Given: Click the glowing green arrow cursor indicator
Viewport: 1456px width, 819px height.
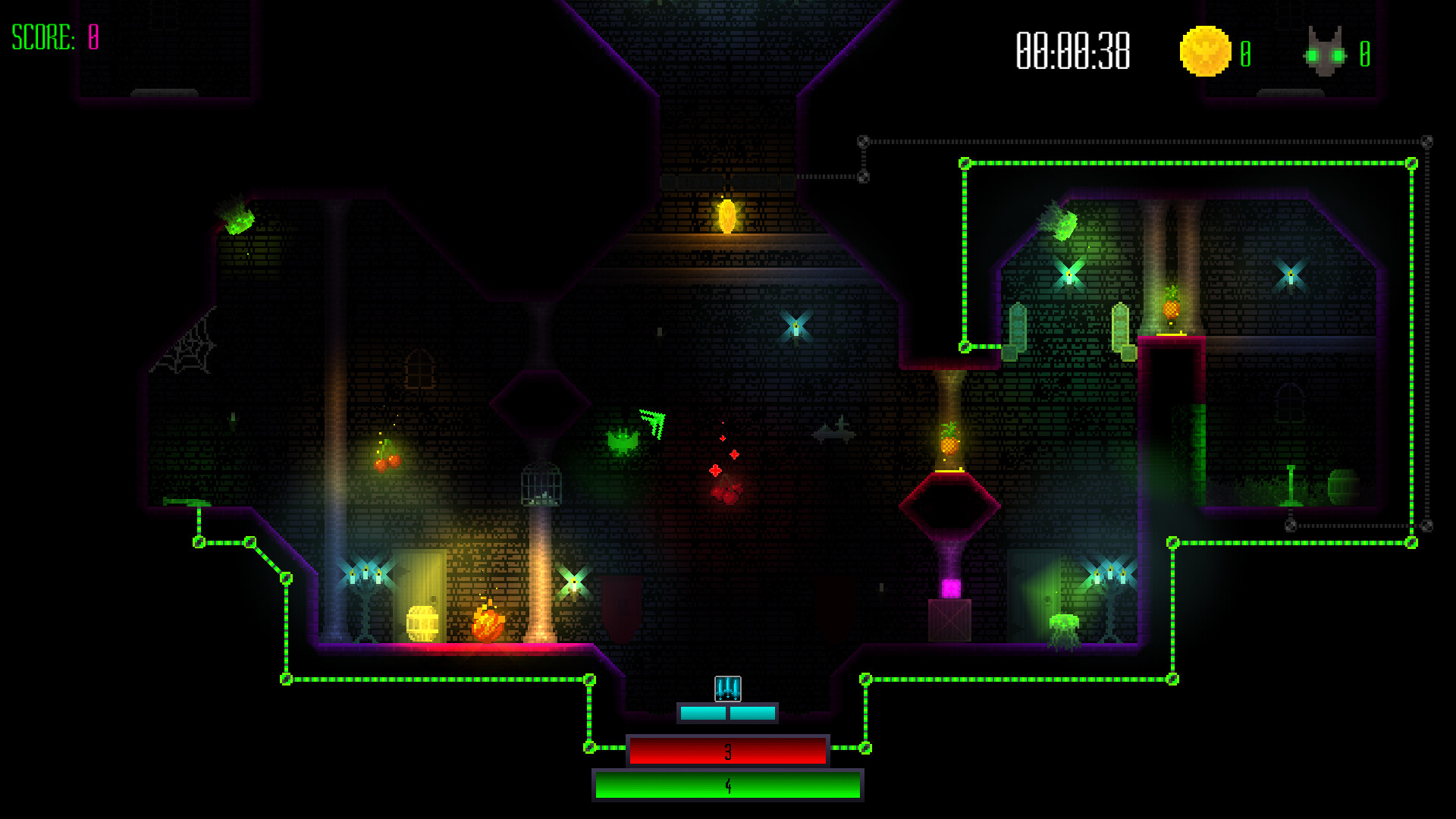Looking at the screenshot, I should coord(651,423).
